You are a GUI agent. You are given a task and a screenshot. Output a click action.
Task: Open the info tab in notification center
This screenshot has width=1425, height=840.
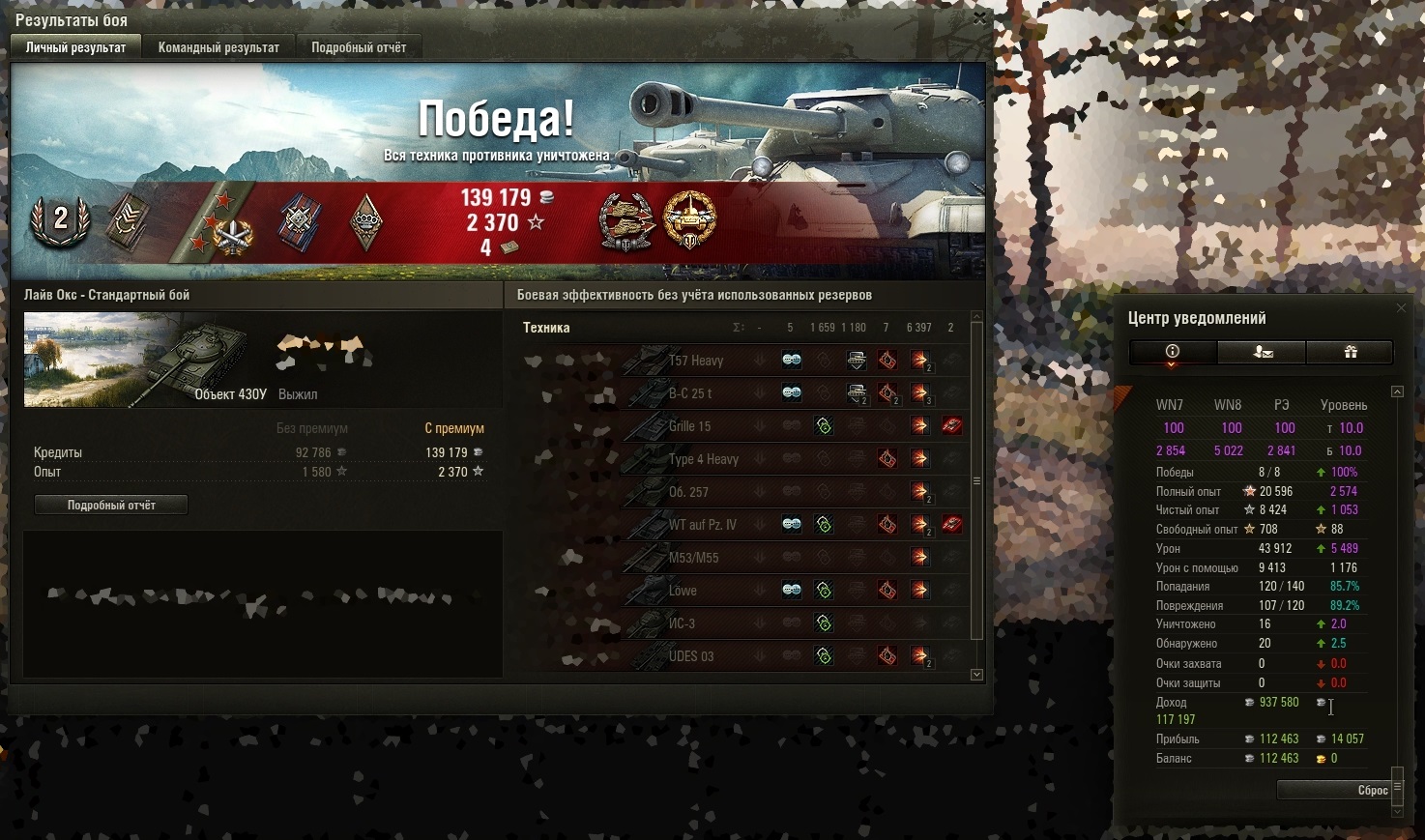coord(1172,353)
